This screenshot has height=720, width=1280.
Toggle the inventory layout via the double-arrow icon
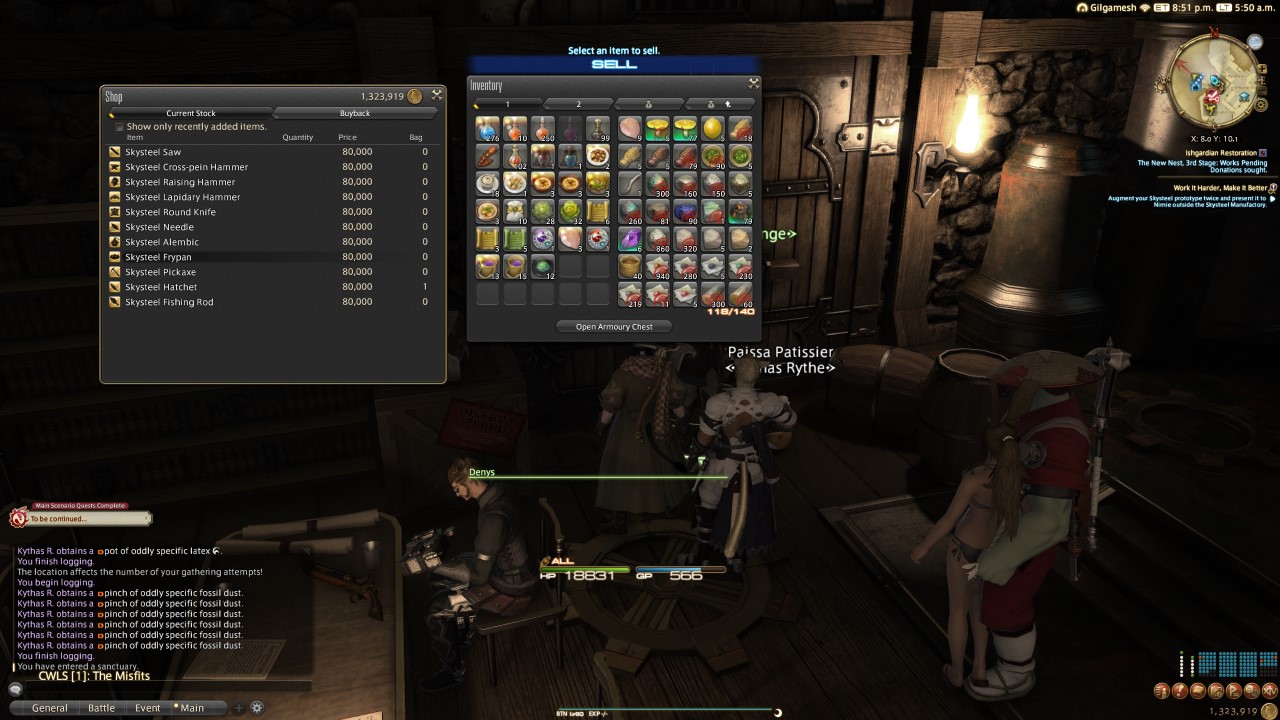[753, 84]
